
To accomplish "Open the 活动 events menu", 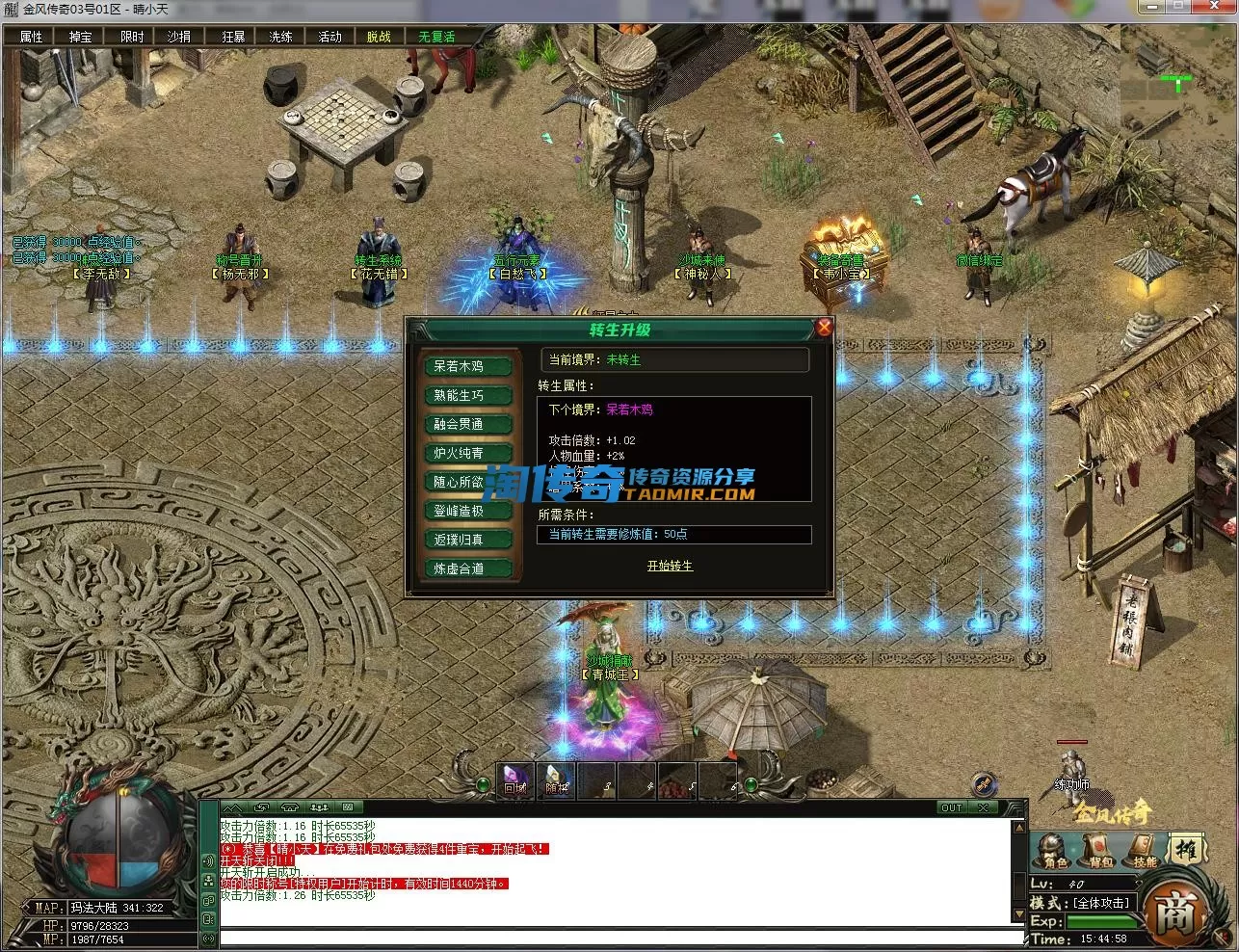I will tap(330, 37).
